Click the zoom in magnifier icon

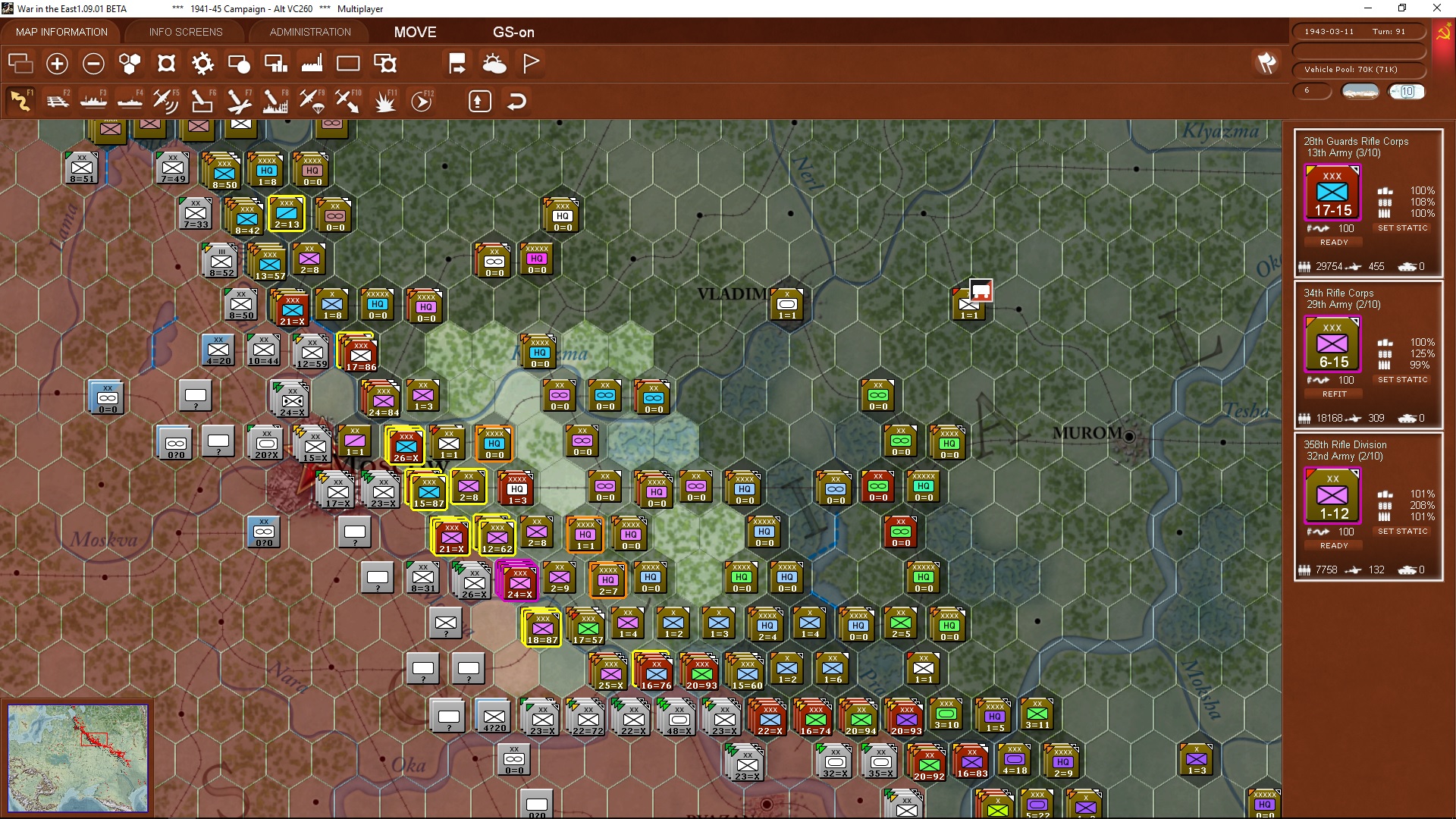[57, 64]
